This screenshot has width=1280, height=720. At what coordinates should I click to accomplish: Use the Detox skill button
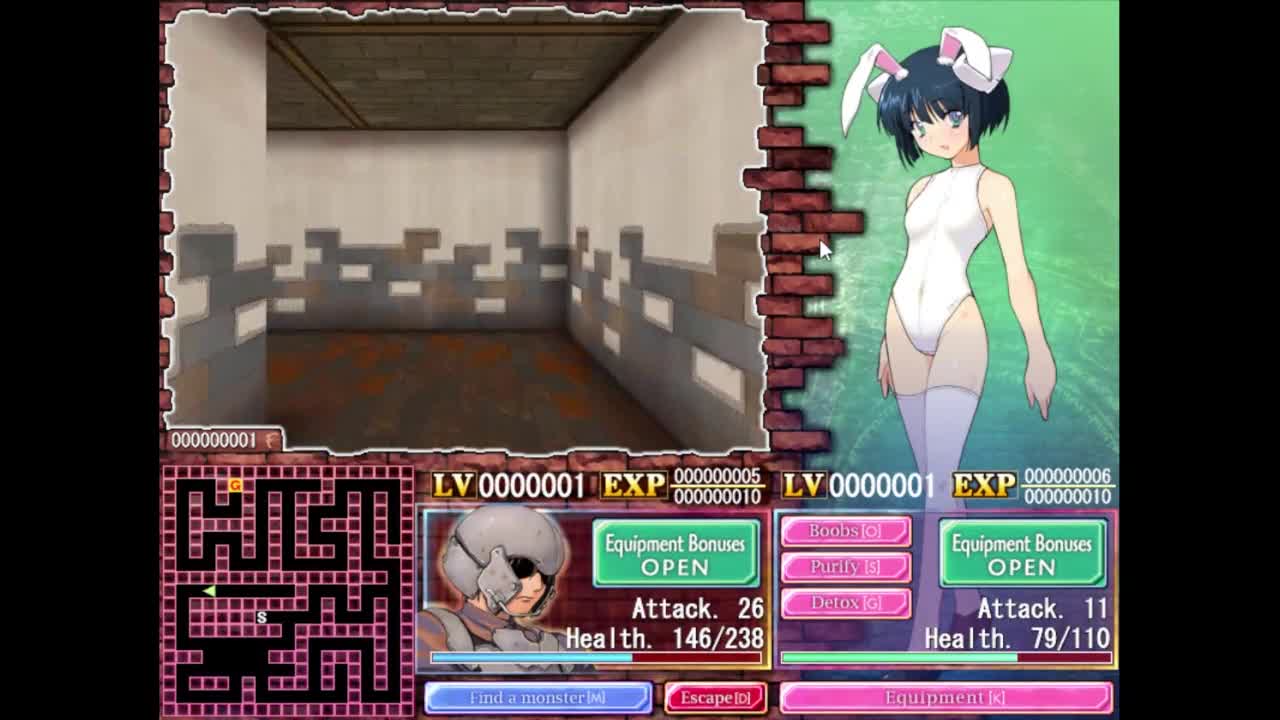[845, 603]
